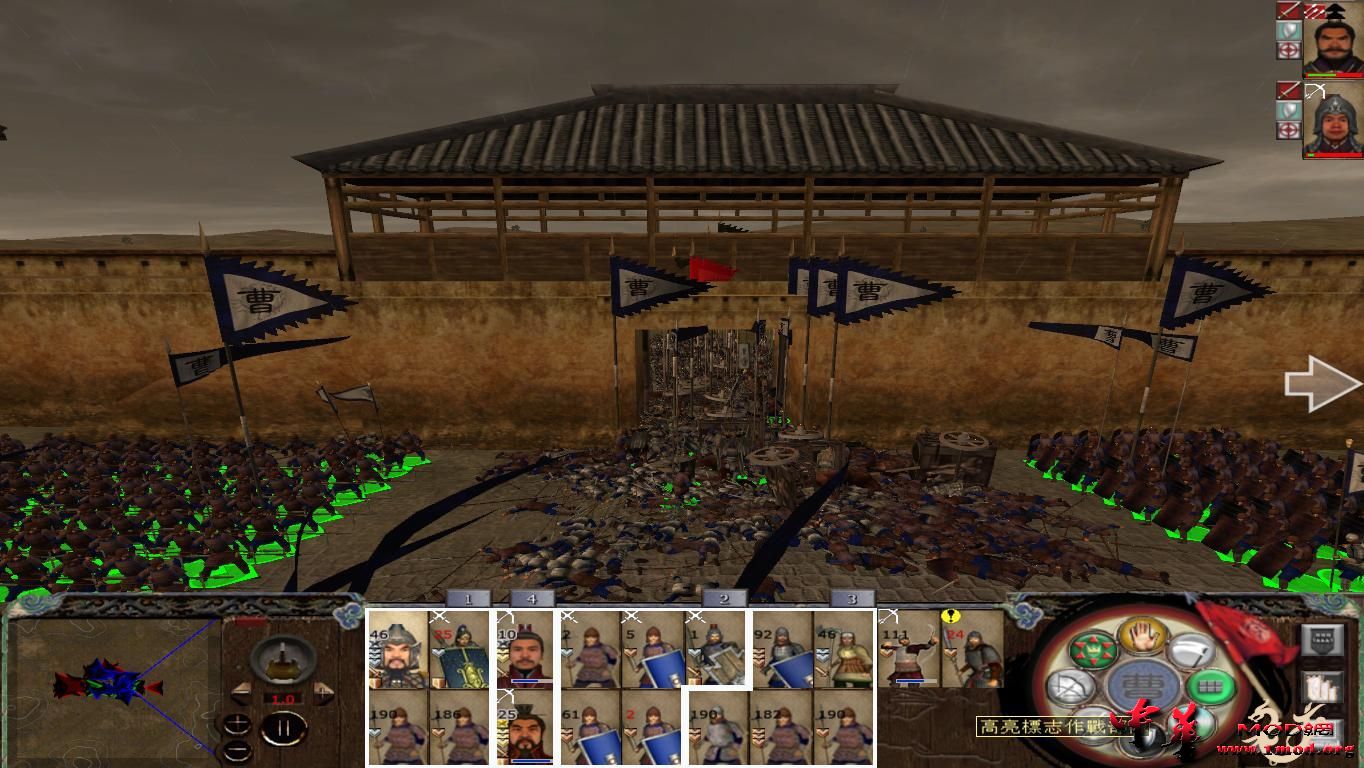The width and height of the screenshot is (1364, 768).
Task: Open the group formations grid icon
Action: point(1208,687)
